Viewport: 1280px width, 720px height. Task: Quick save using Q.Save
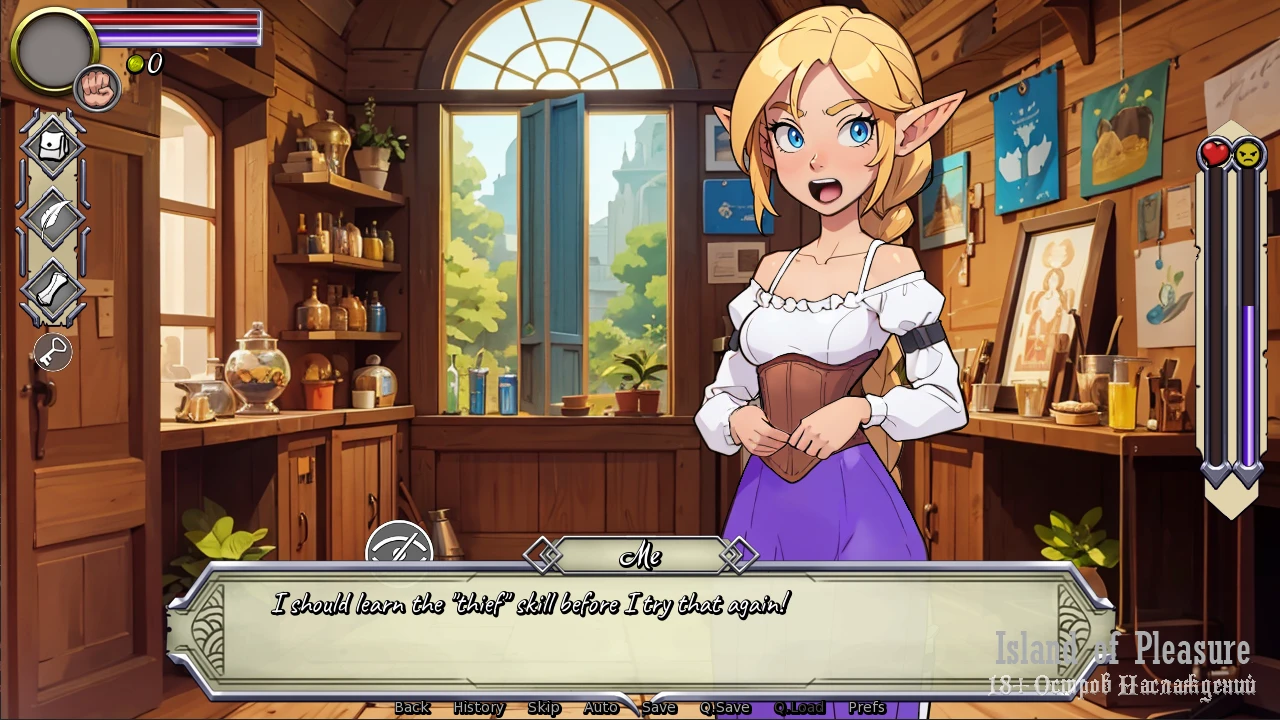(x=724, y=707)
